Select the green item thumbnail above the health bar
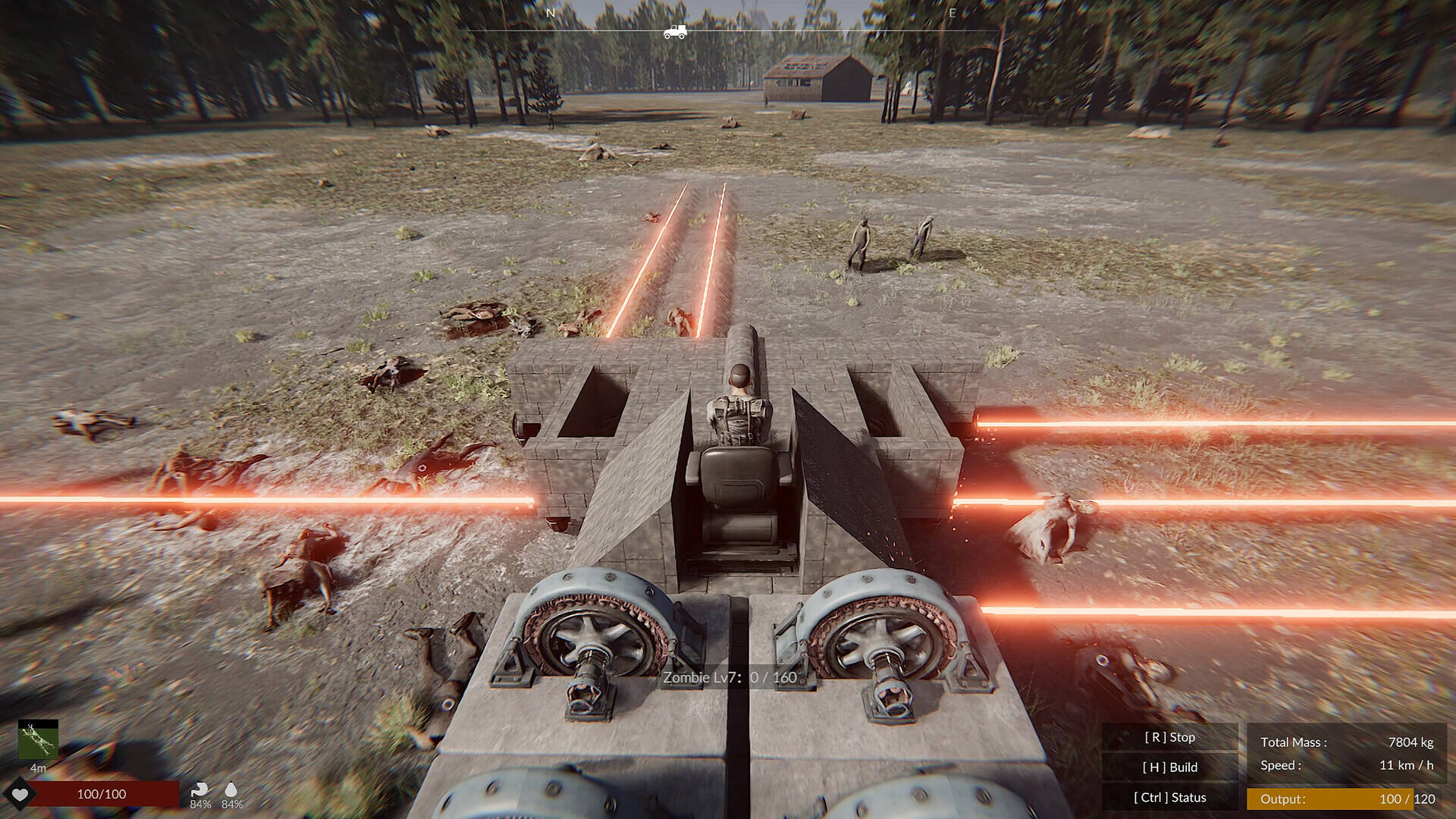The width and height of the screenshot is (1456, 819). click(x=38, y=739)
